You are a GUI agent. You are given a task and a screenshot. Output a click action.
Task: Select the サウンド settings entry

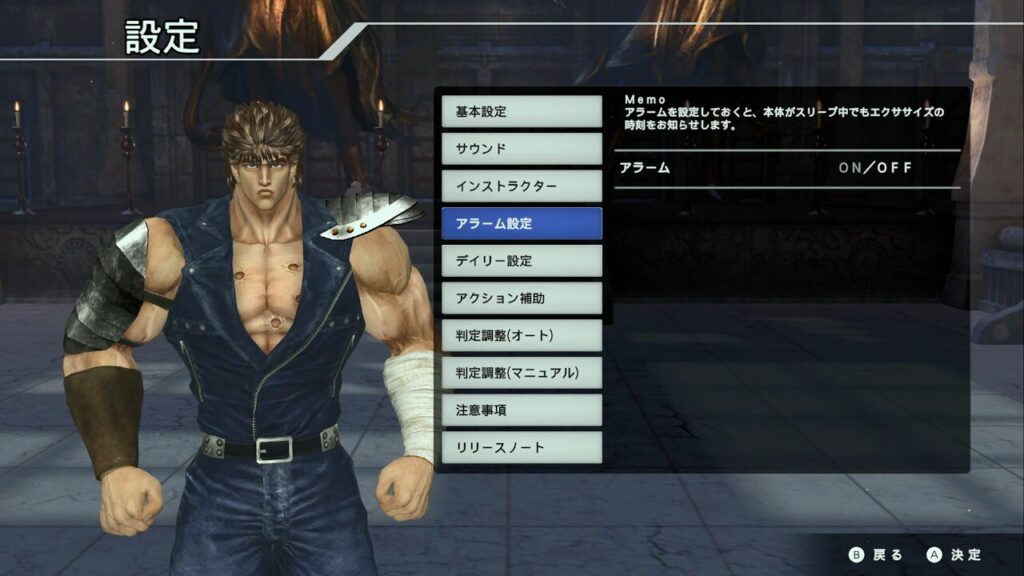click(x=521, y=148)
